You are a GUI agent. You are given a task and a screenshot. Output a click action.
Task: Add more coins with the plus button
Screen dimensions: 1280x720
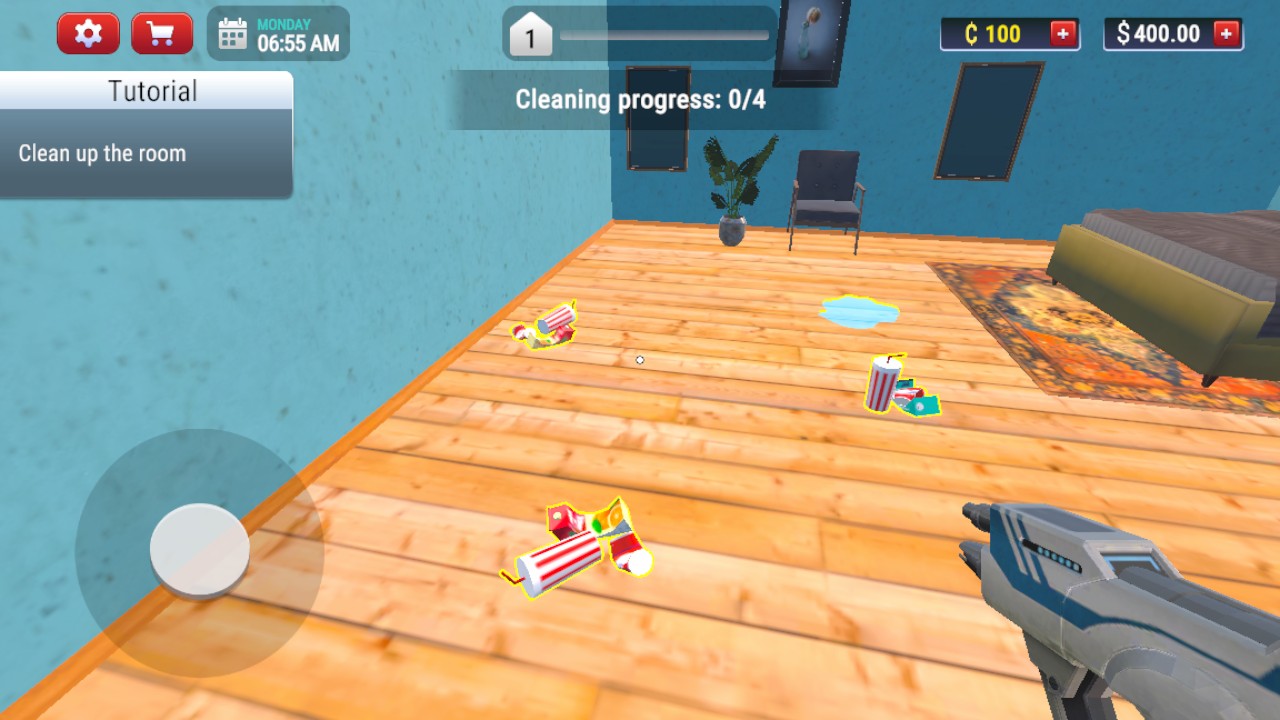pyautogui.click(x=1063, y=34)
